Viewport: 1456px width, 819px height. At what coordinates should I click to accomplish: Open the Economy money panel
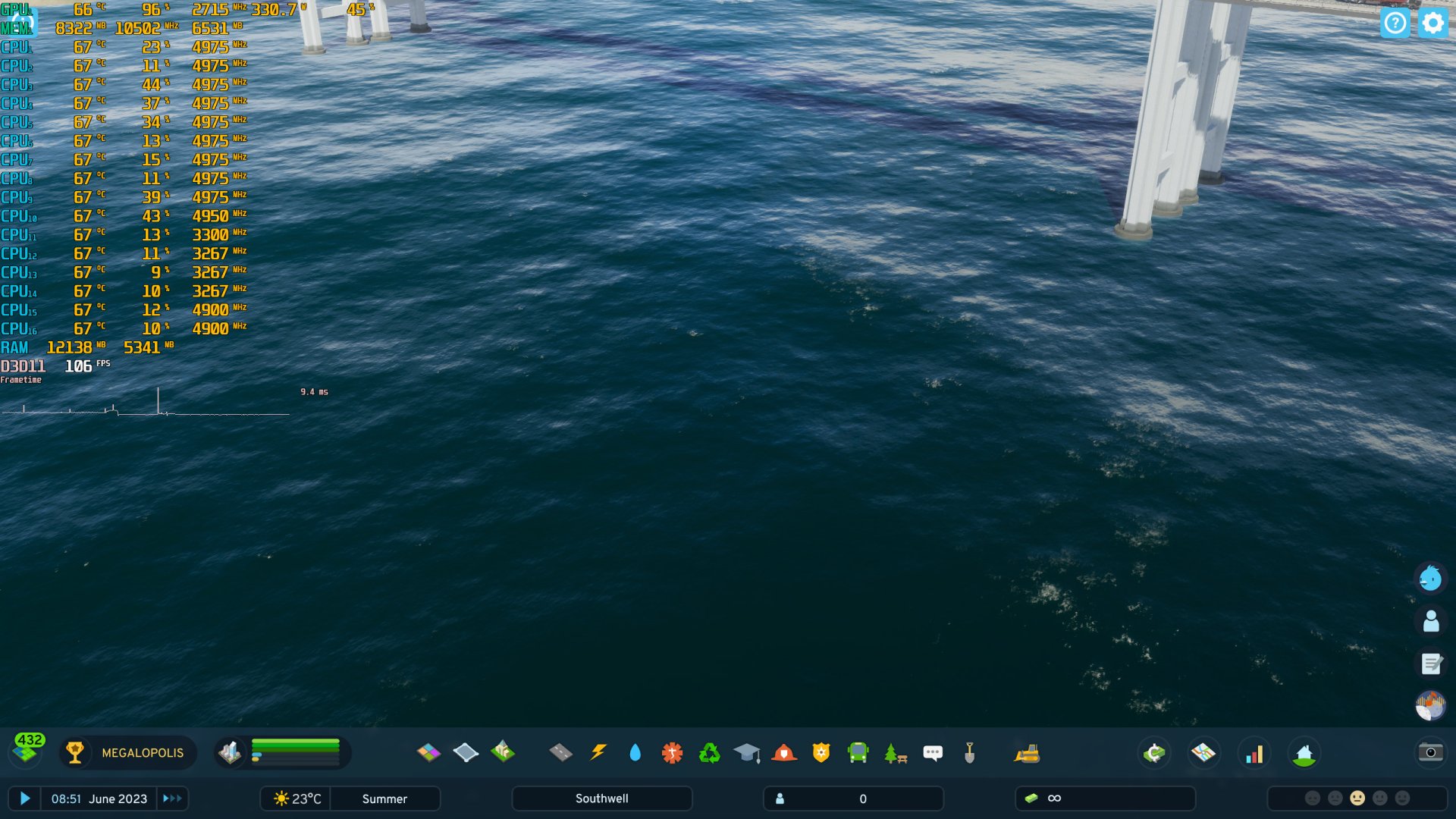[x=1154, y=753]
